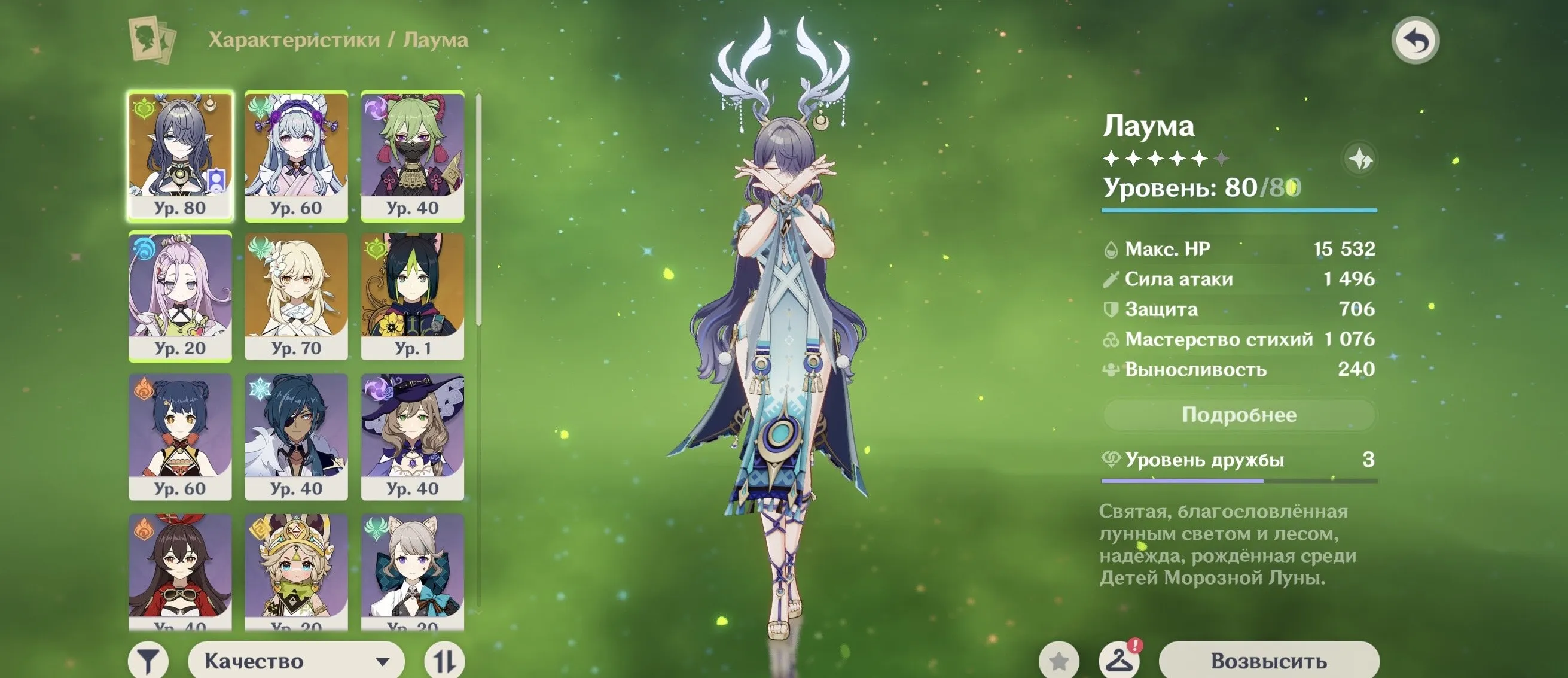Open the Подробнее details panel
Image resolution: width=1568 pixels, height=678 pixels.
[1238, 415]
